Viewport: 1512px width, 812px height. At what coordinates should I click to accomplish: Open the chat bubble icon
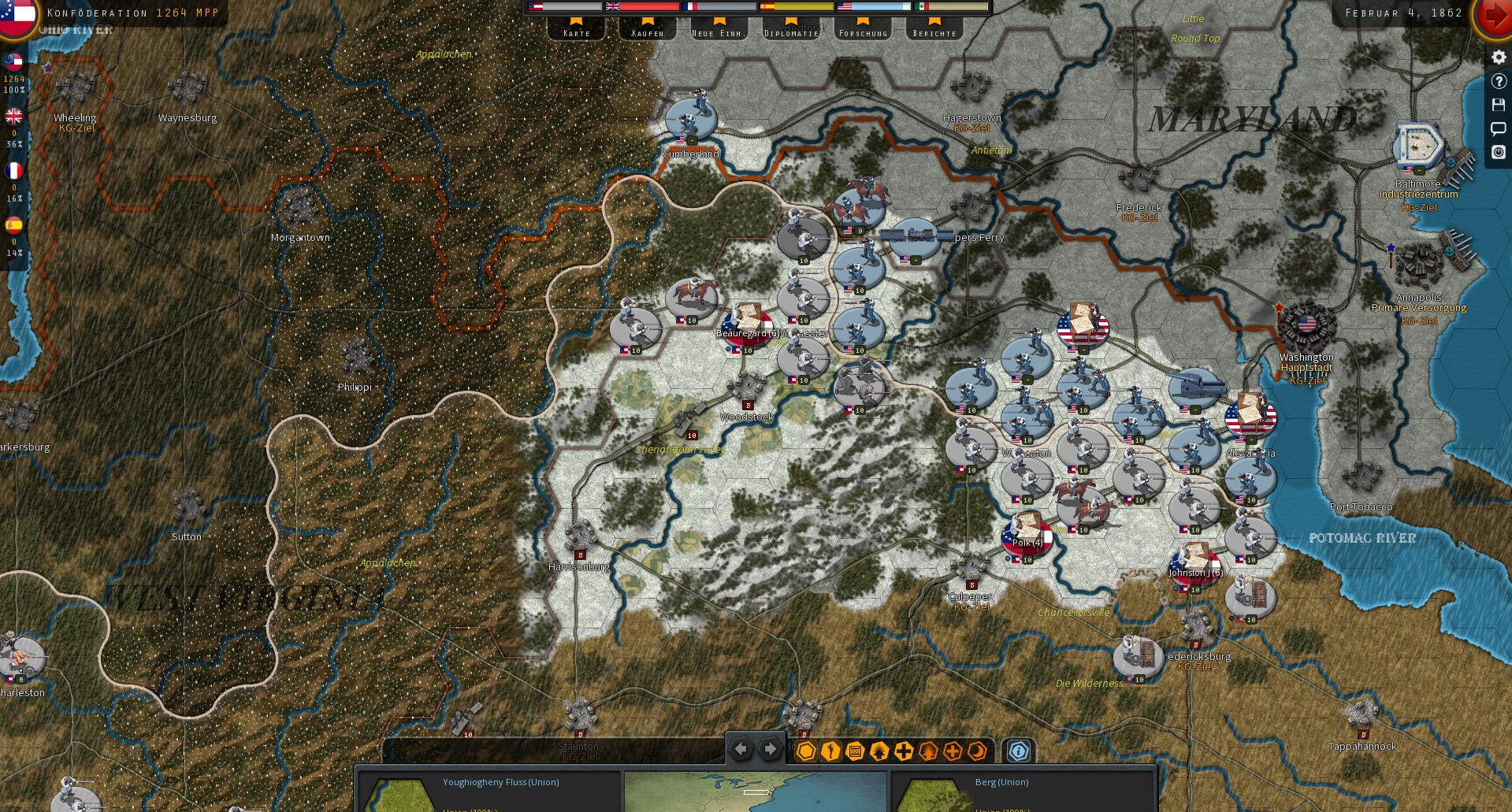(1499, 128)
